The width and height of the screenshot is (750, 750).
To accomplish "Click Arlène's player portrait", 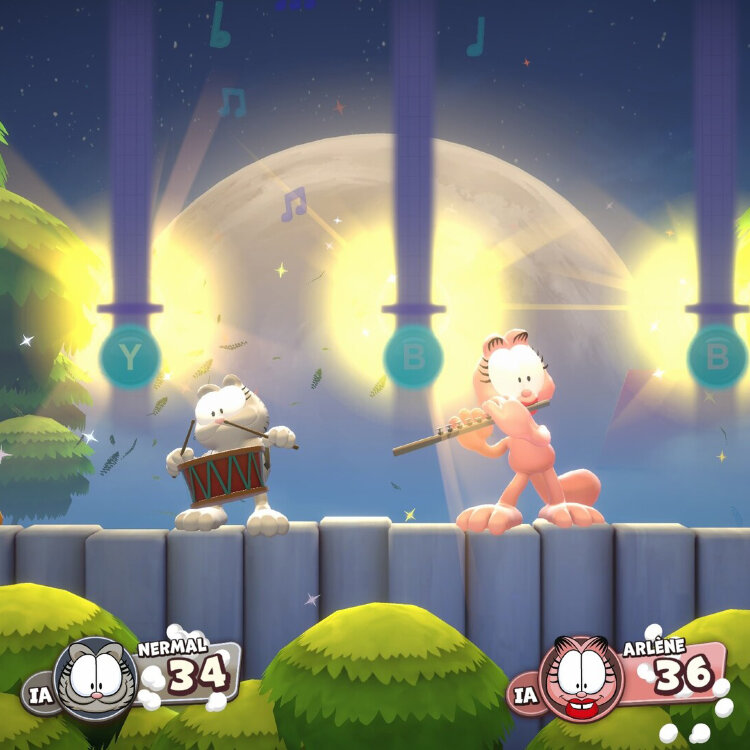I will (x=581, y=677).
